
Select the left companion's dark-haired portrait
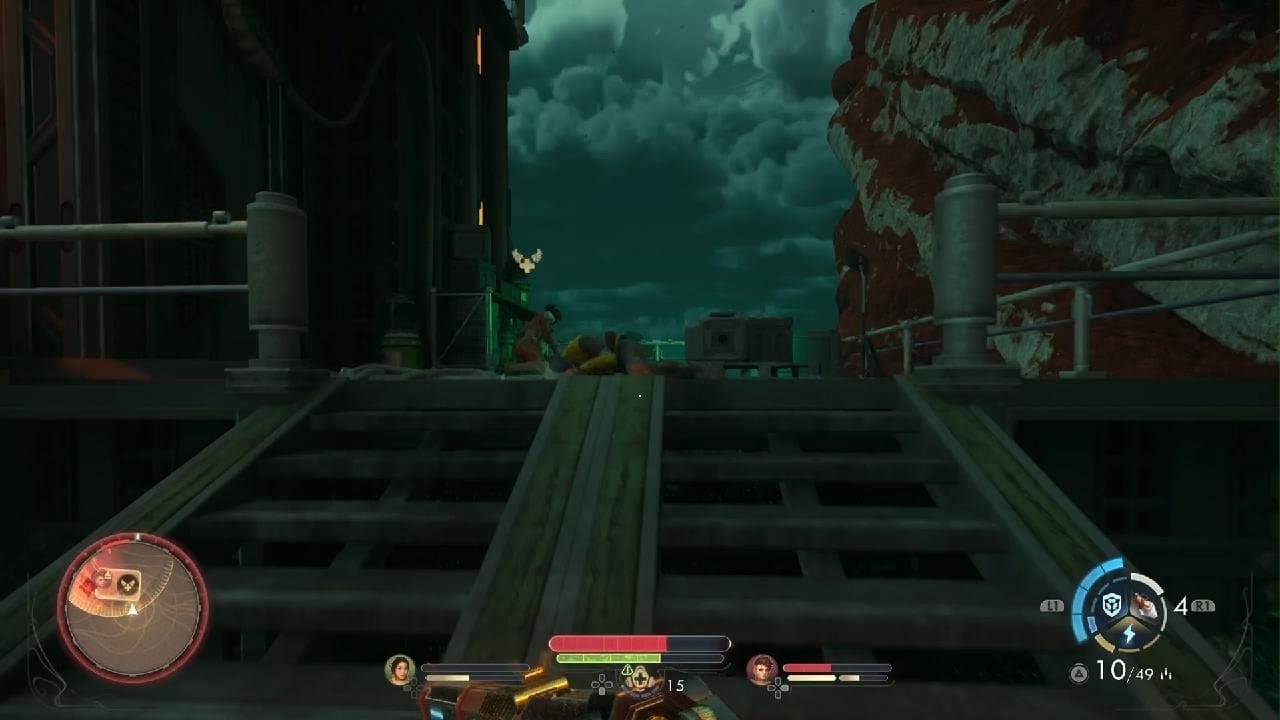(x=400, y=669)
